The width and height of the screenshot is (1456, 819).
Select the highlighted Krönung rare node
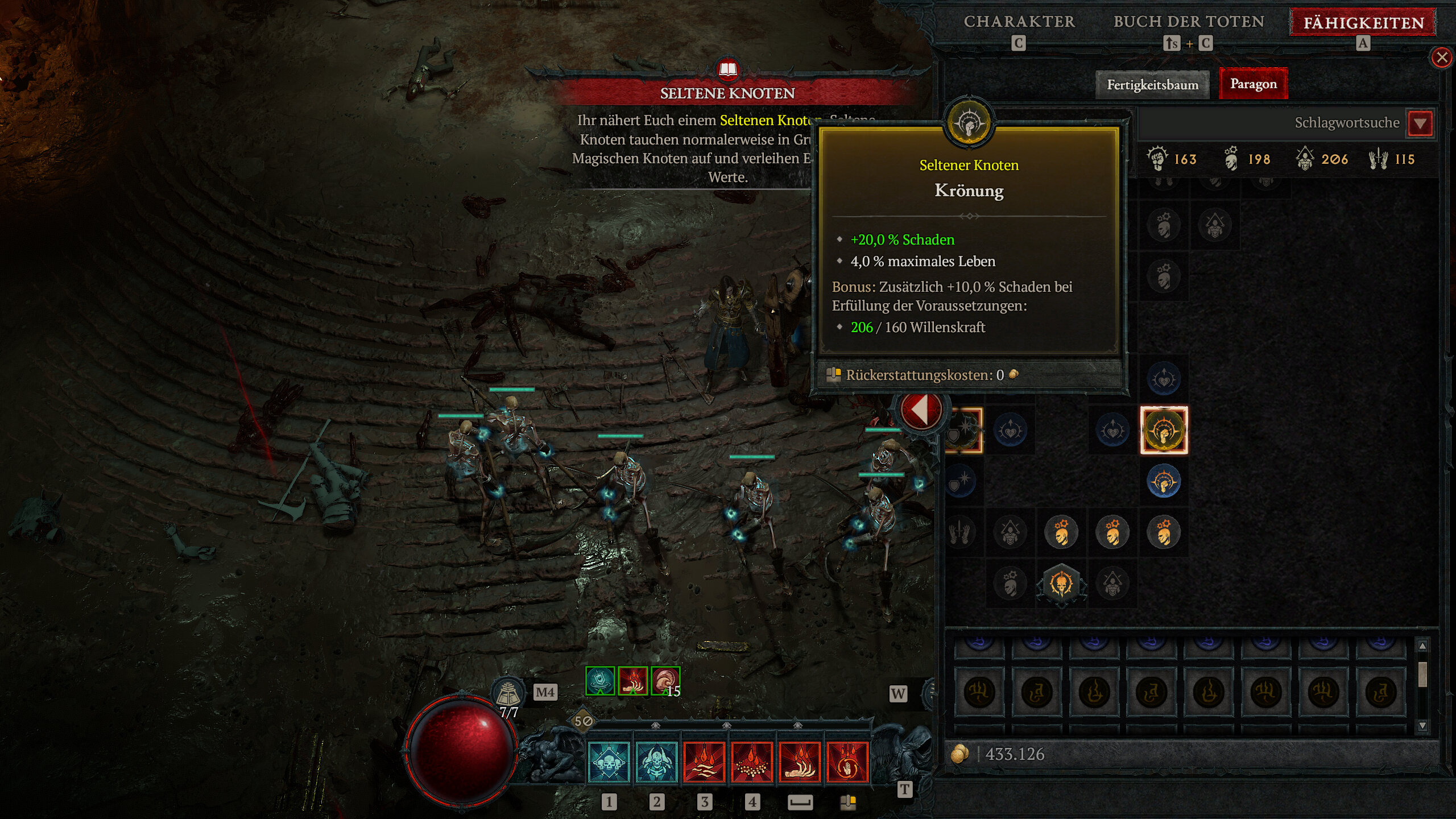[1164, 430]
